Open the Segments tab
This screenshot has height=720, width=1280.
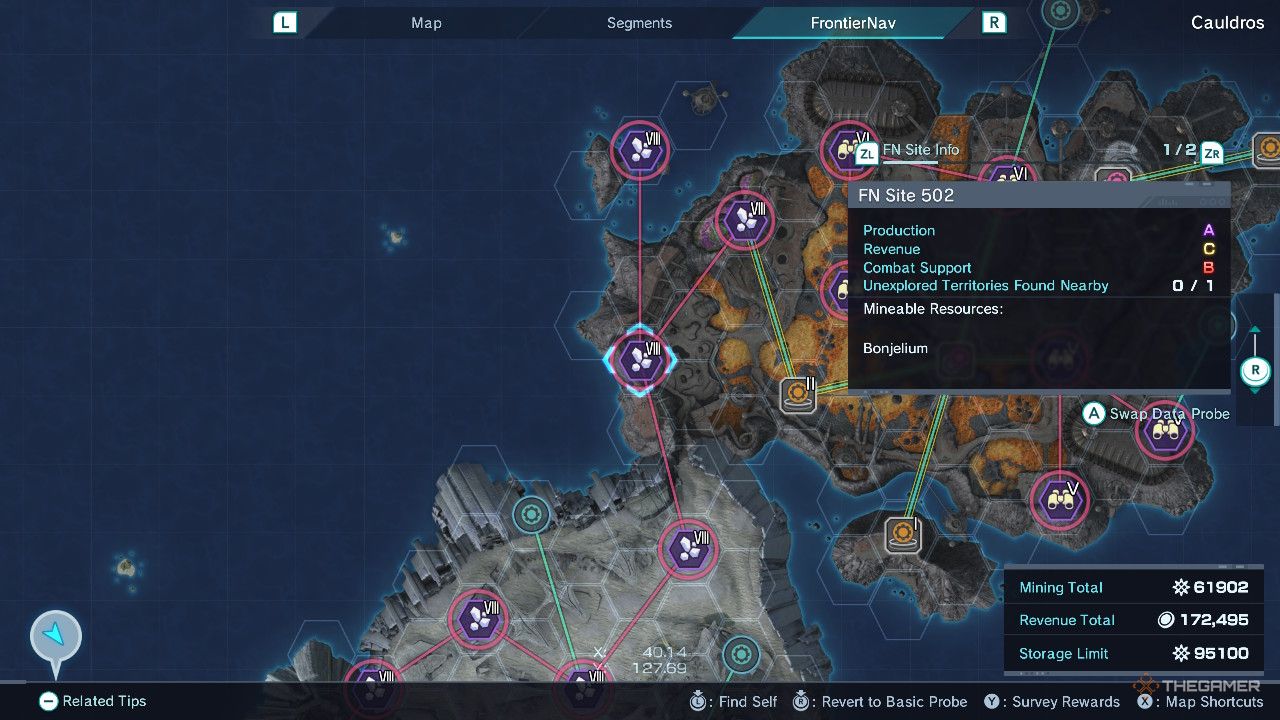point(638,22)
